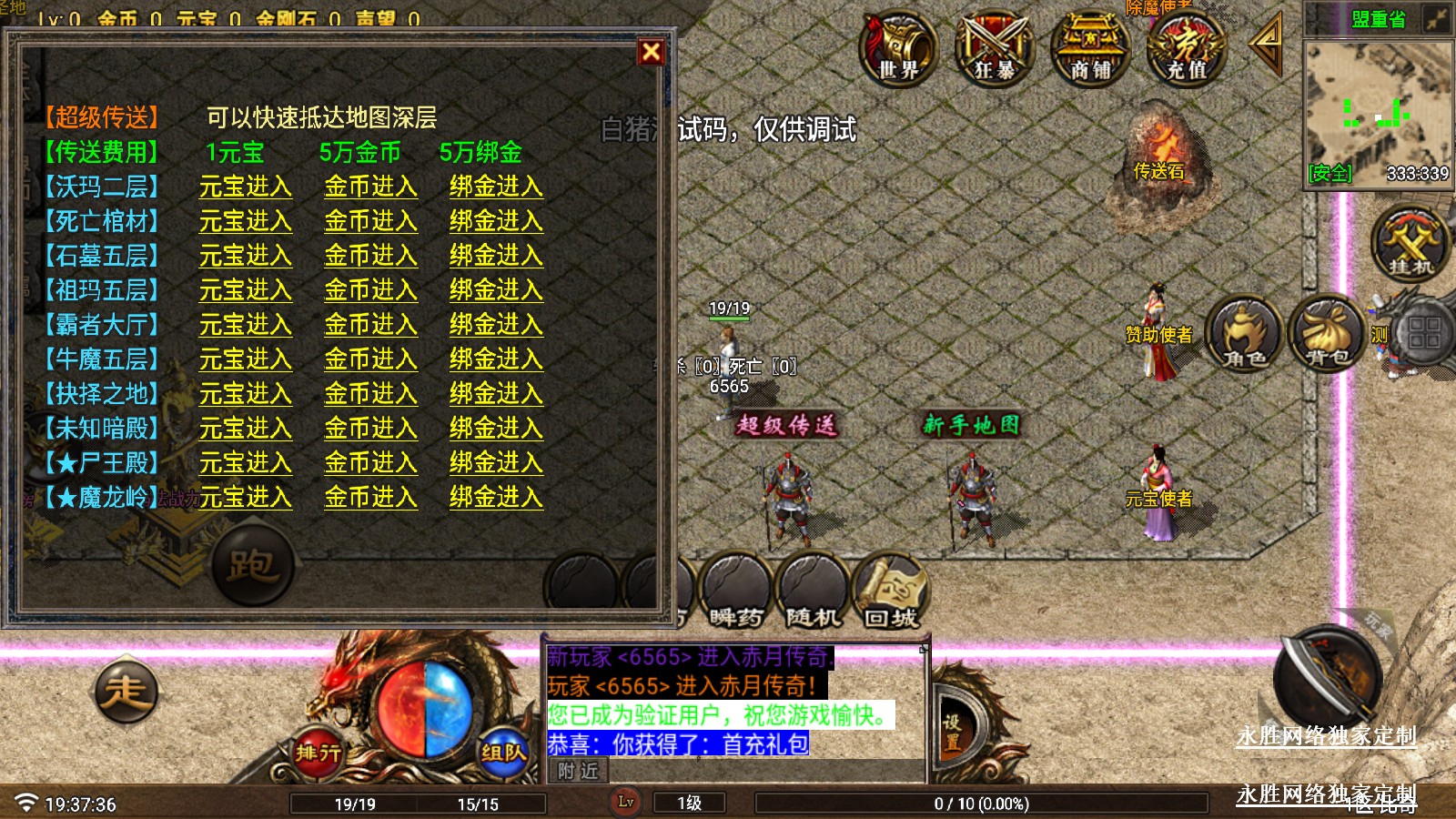Teleport to 魔龙岭 with 绑金

(x=496, y=498)
